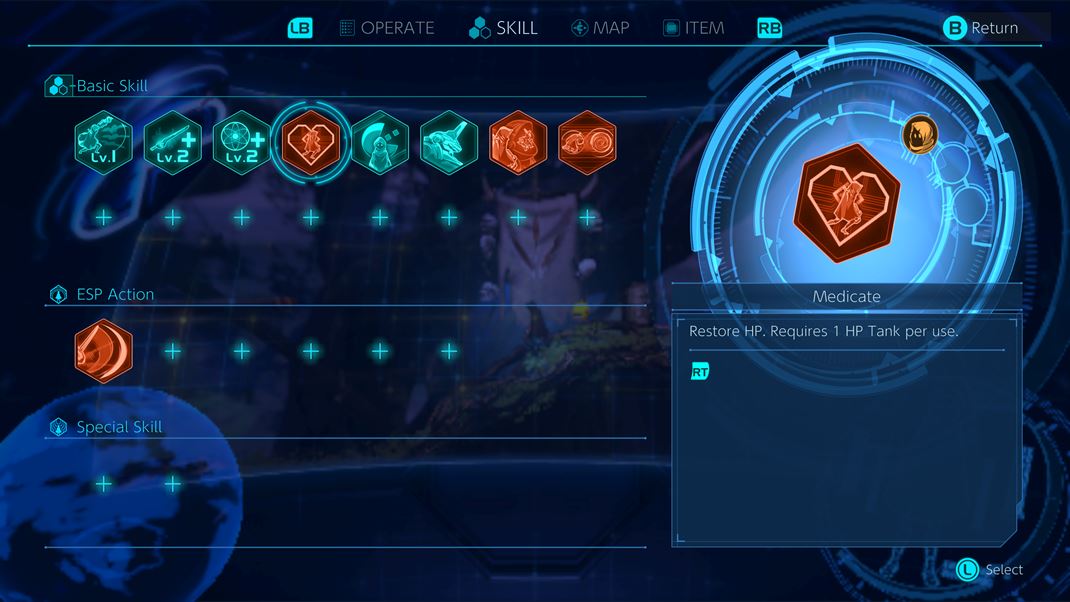Show the ITEM tab

pyautogui.click(x=694, y=28)
